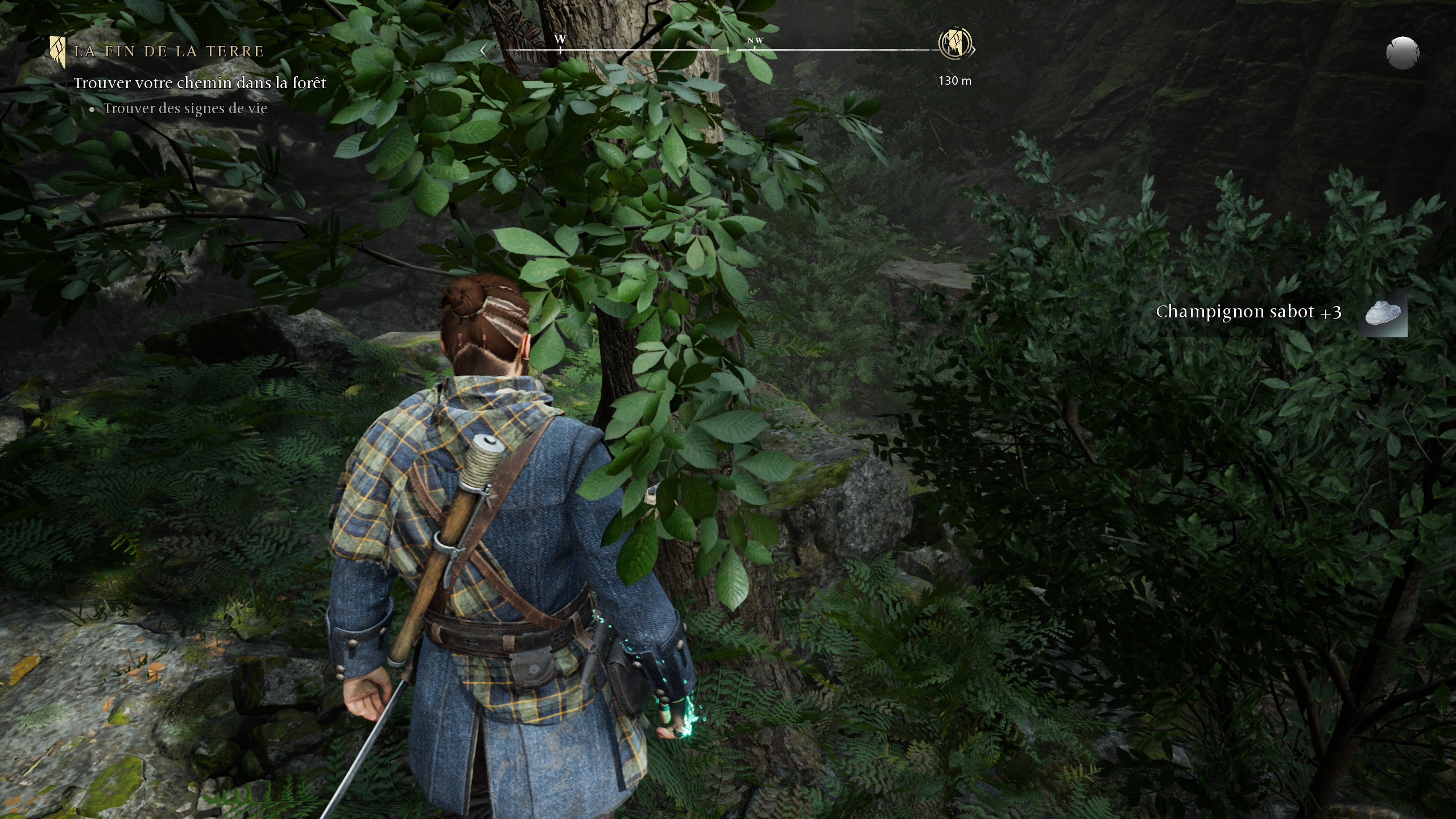Click the grey orb indicator icon

point(1402,53)
